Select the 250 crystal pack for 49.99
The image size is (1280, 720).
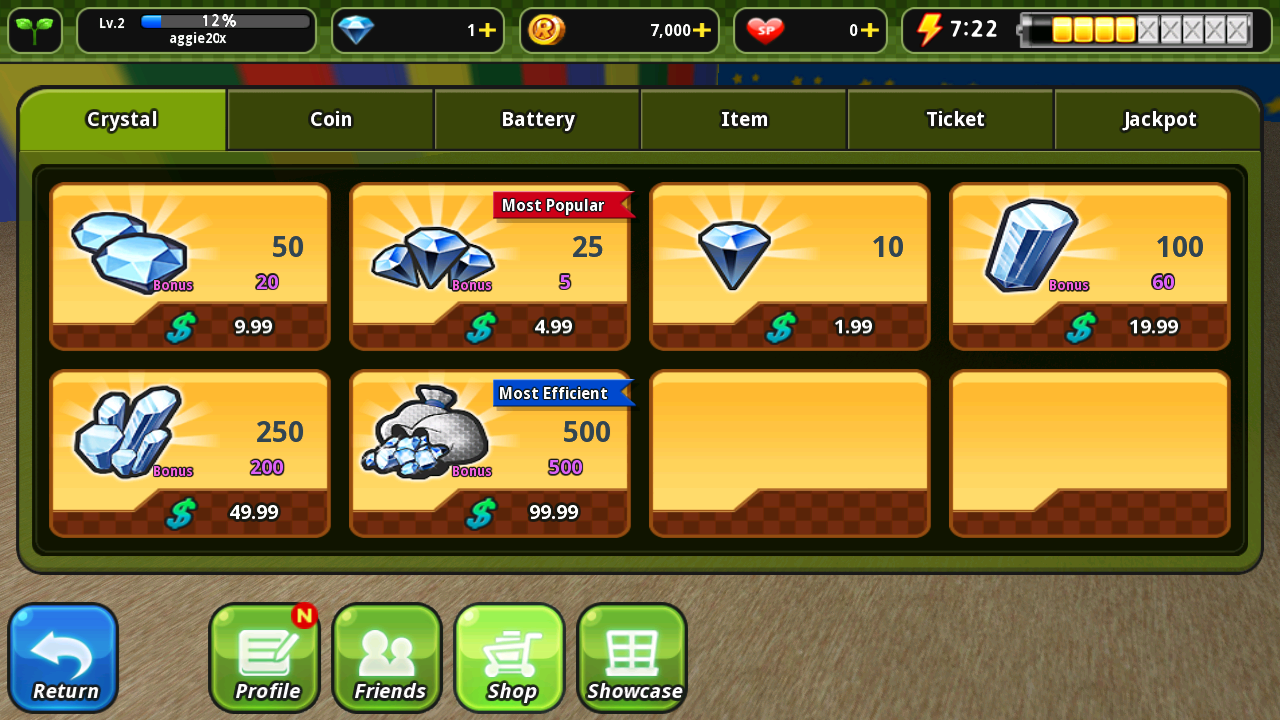pyautogui.click(x=190, y=453)
